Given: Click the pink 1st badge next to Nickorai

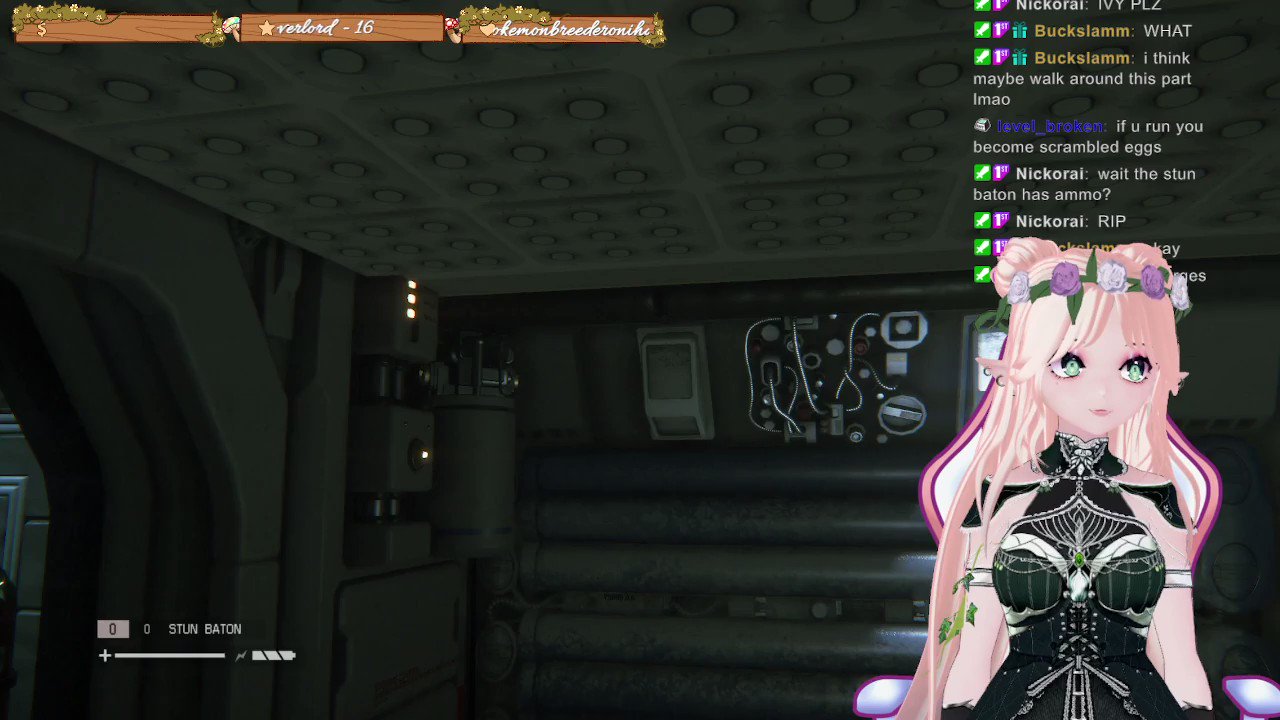Looking at the screenshot, I should click(1000, 173).
